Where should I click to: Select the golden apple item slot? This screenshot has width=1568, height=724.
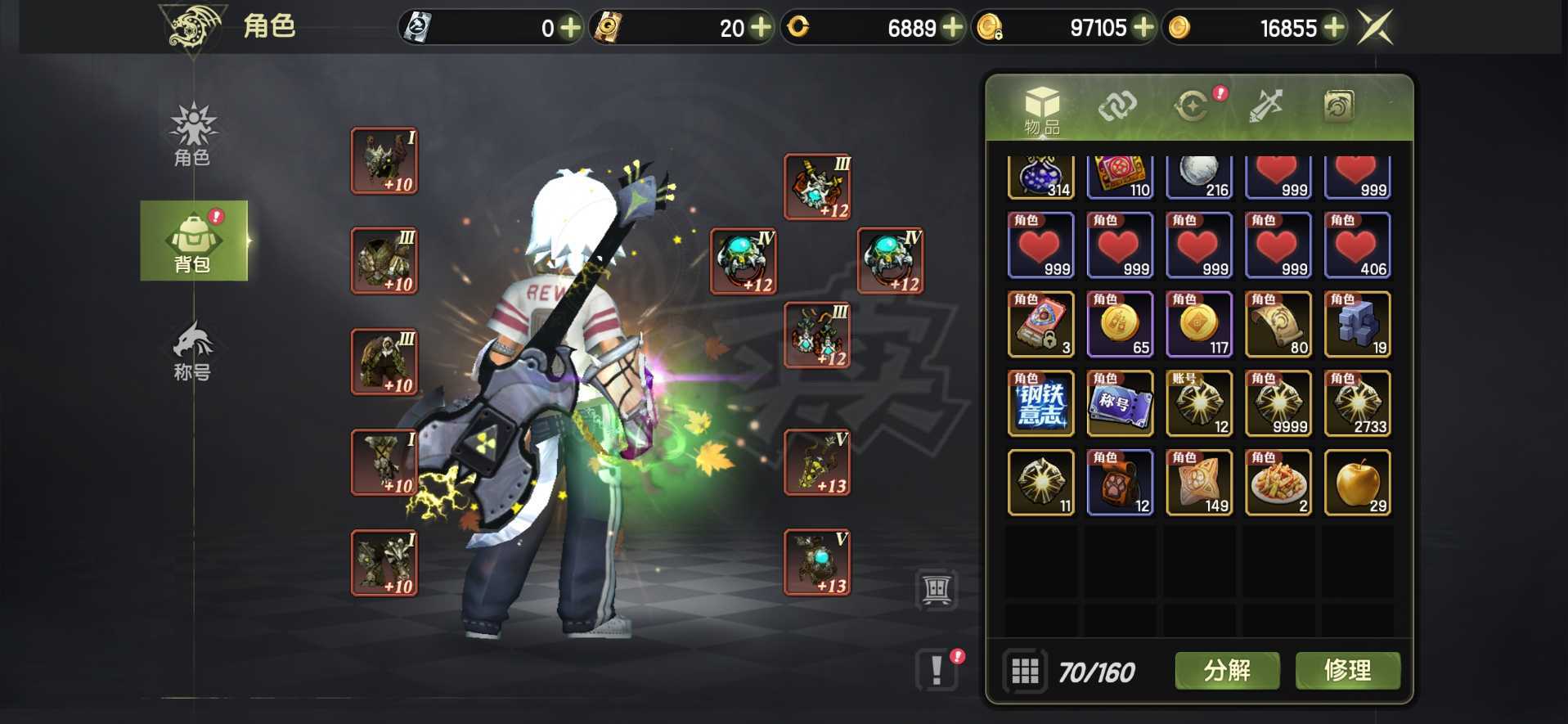tap(1357, 483)
